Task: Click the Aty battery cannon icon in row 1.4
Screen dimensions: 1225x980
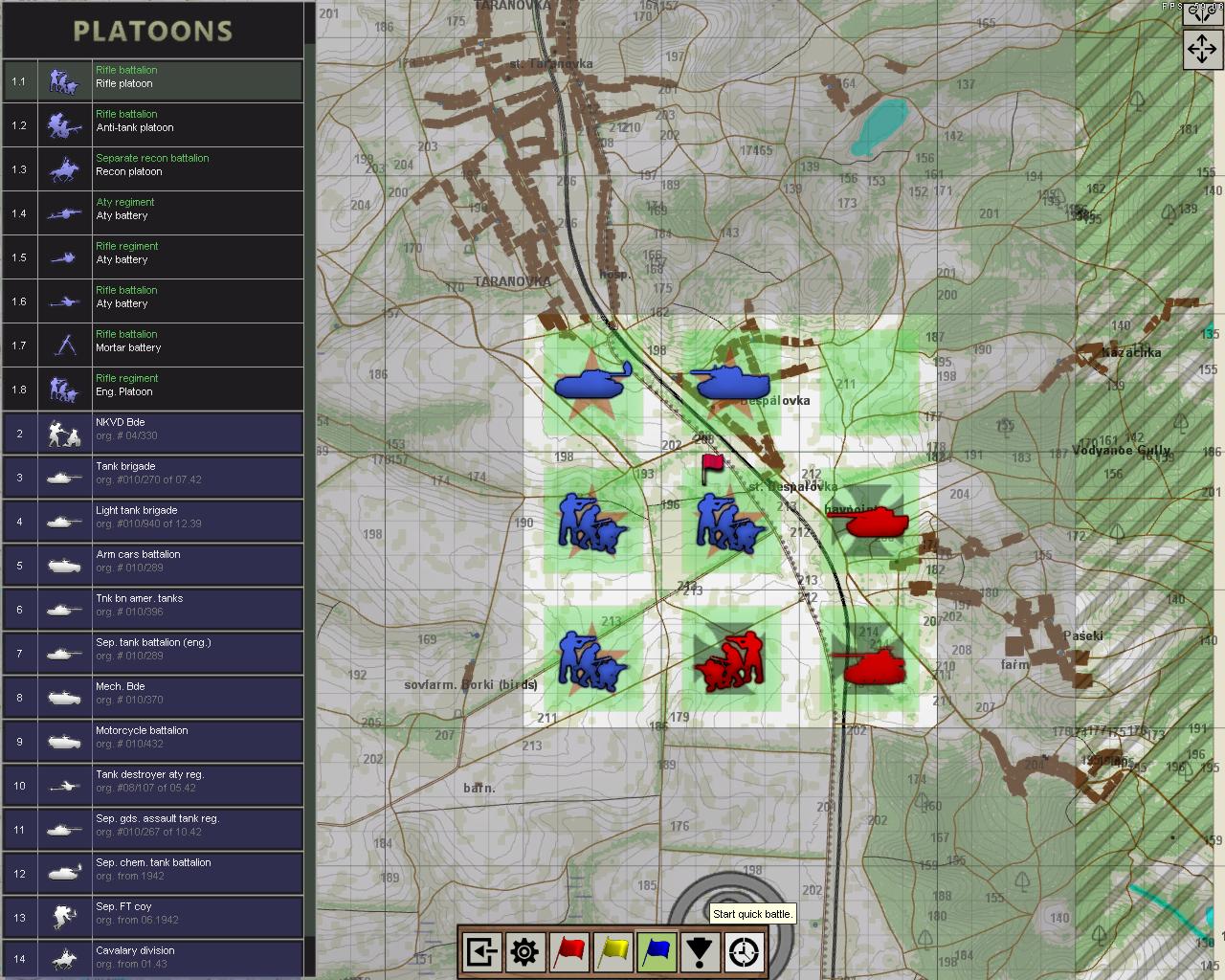Action: [63, 212]
